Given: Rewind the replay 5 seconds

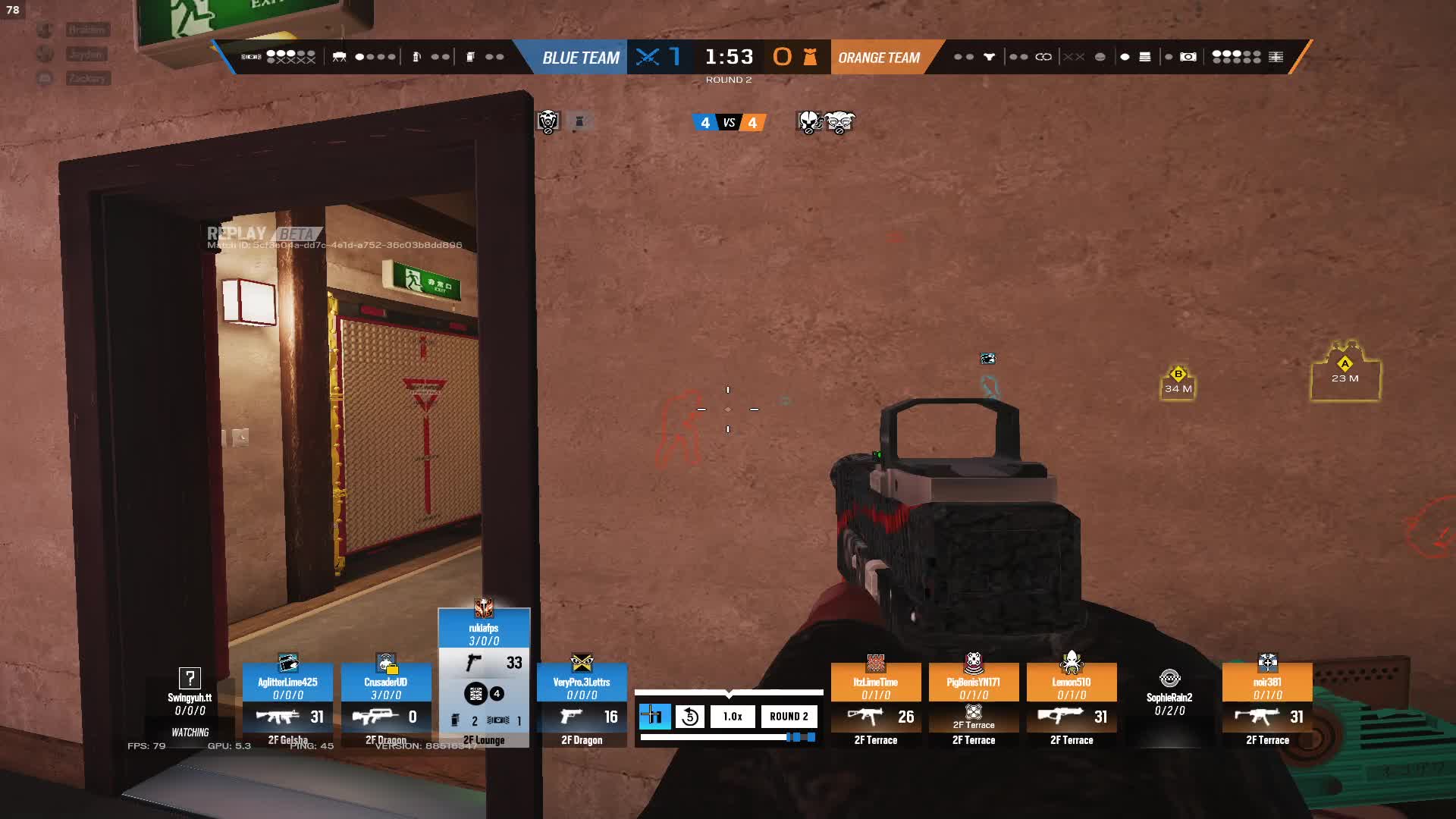Looking at the screenshot, I should [x=690, y=716].
